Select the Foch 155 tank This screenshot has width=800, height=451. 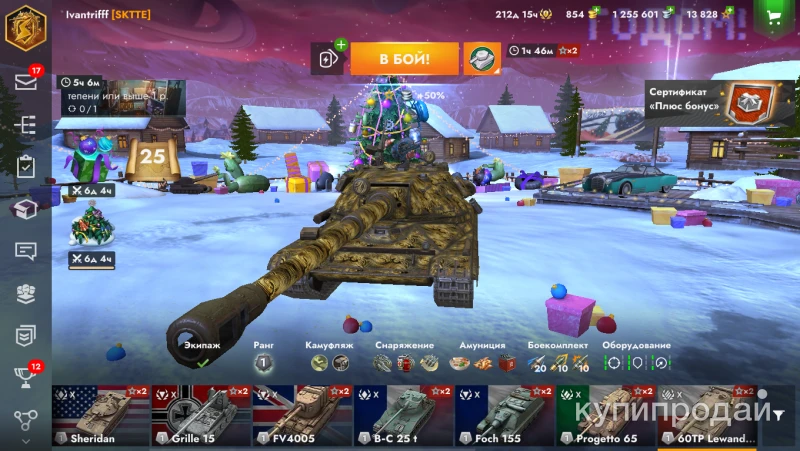pyautogui.click(x=504, y=416)
